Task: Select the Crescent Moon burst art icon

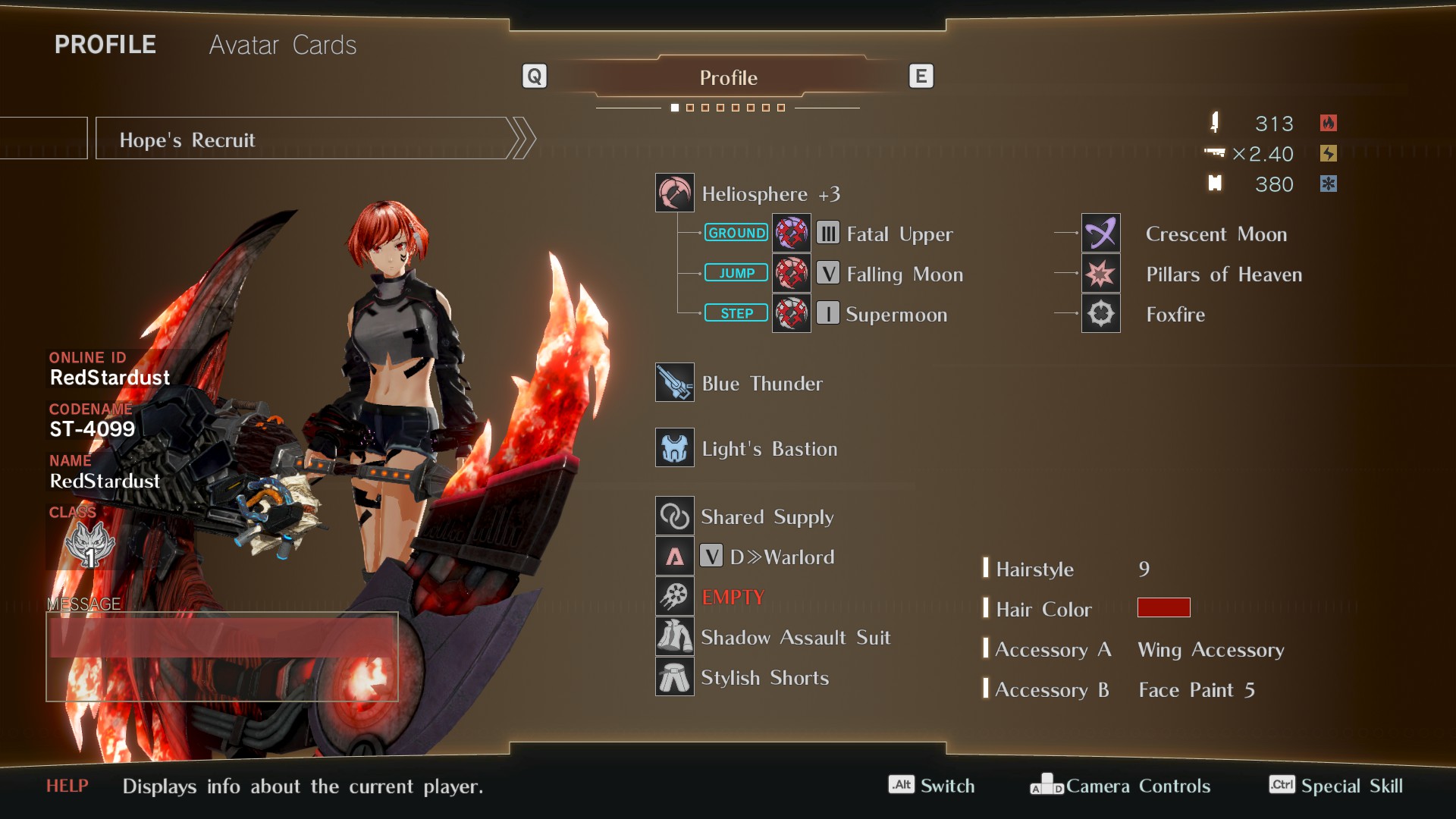Action: coord(1101,233)
